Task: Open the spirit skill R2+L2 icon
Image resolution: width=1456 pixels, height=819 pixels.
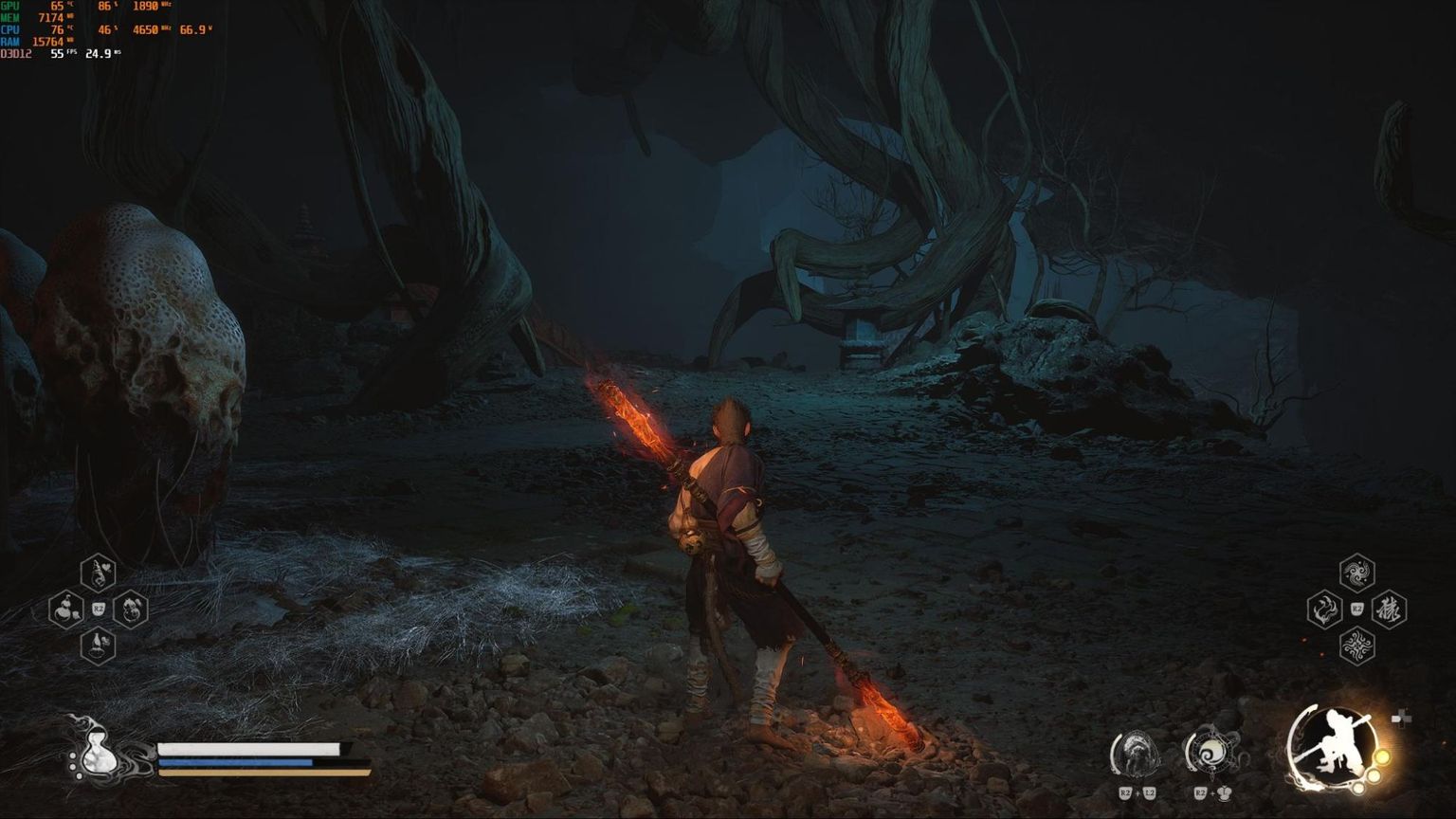Action: 1137,754
